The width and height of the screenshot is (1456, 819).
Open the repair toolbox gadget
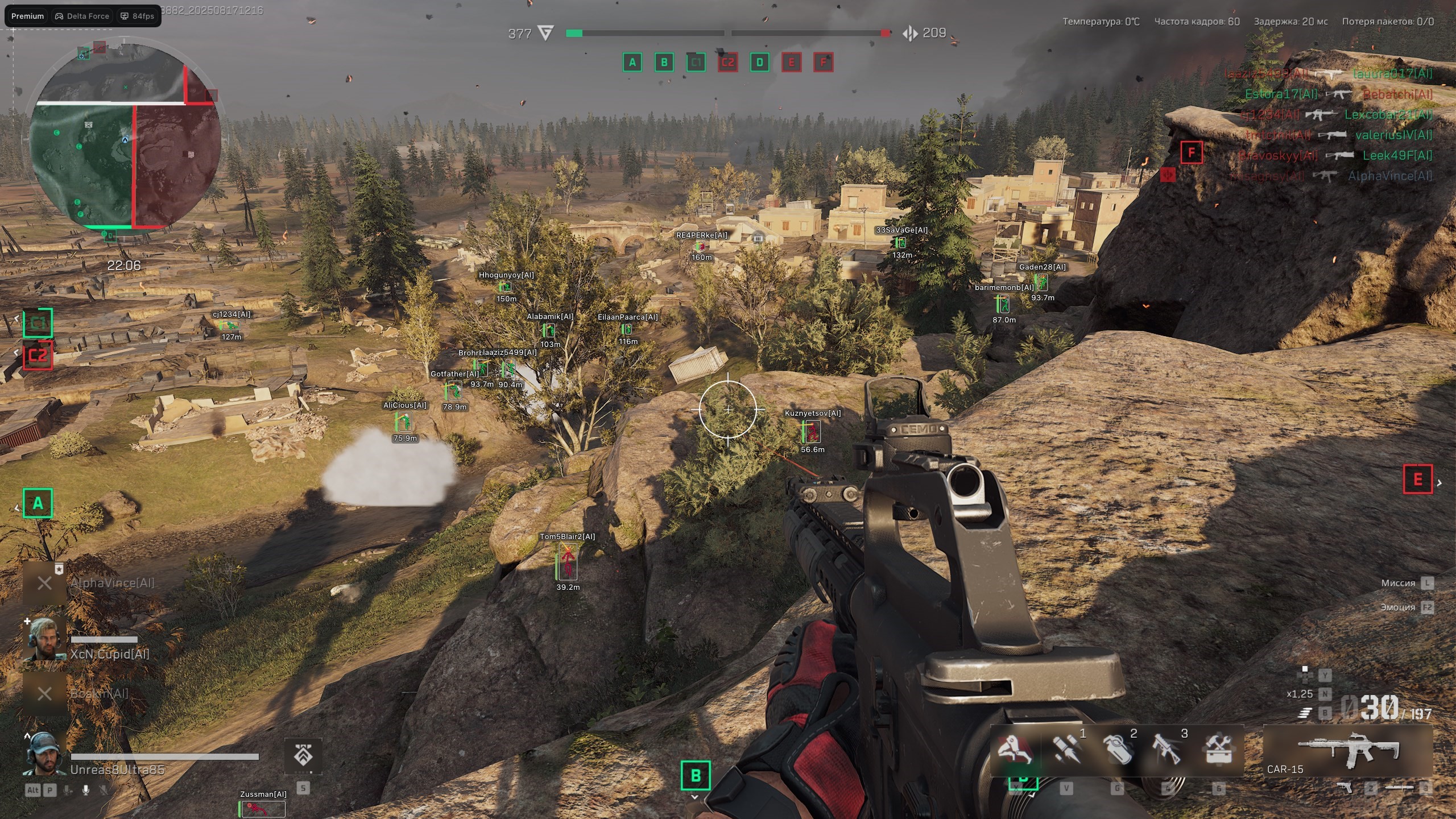coord(1218,749)
